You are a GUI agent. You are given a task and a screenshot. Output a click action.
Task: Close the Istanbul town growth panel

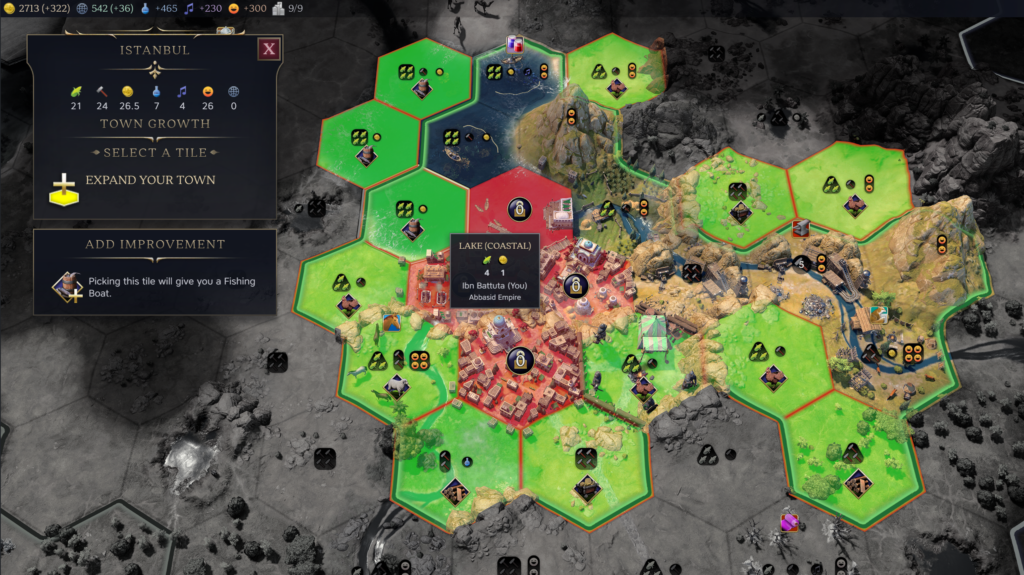pos(268,49)
